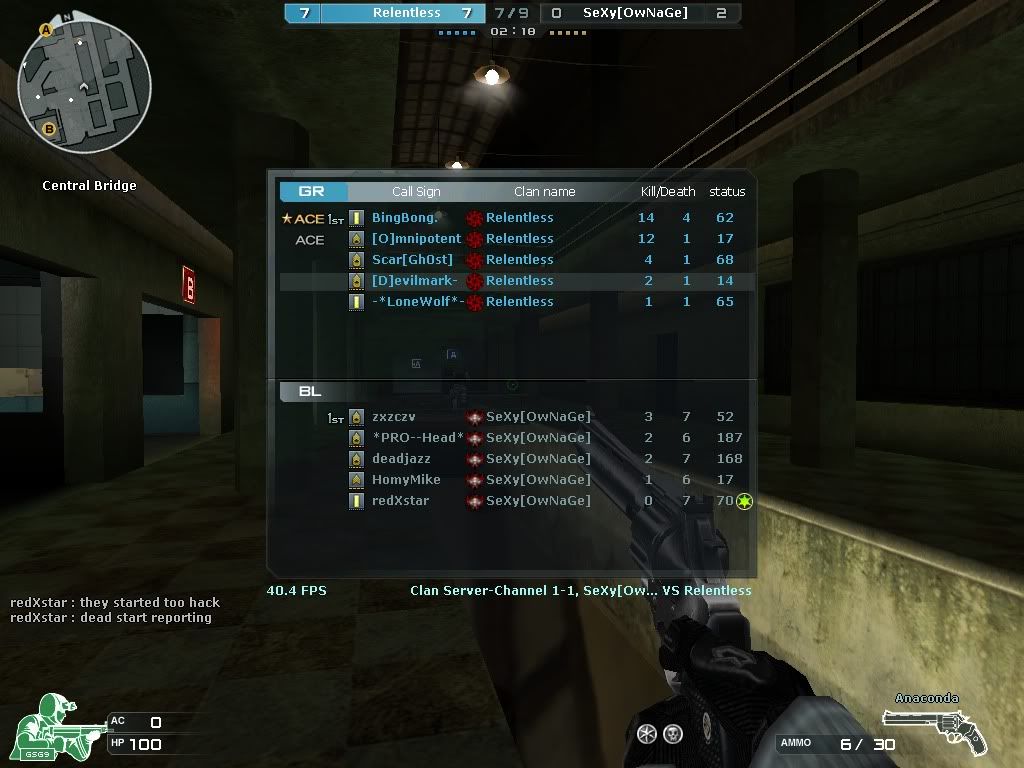Image resolution: width=1024 pixels, height=768 pixels.
Task: Select redXstar's scoreboard row
Action: pyautogui.click(x=512, y=501)
